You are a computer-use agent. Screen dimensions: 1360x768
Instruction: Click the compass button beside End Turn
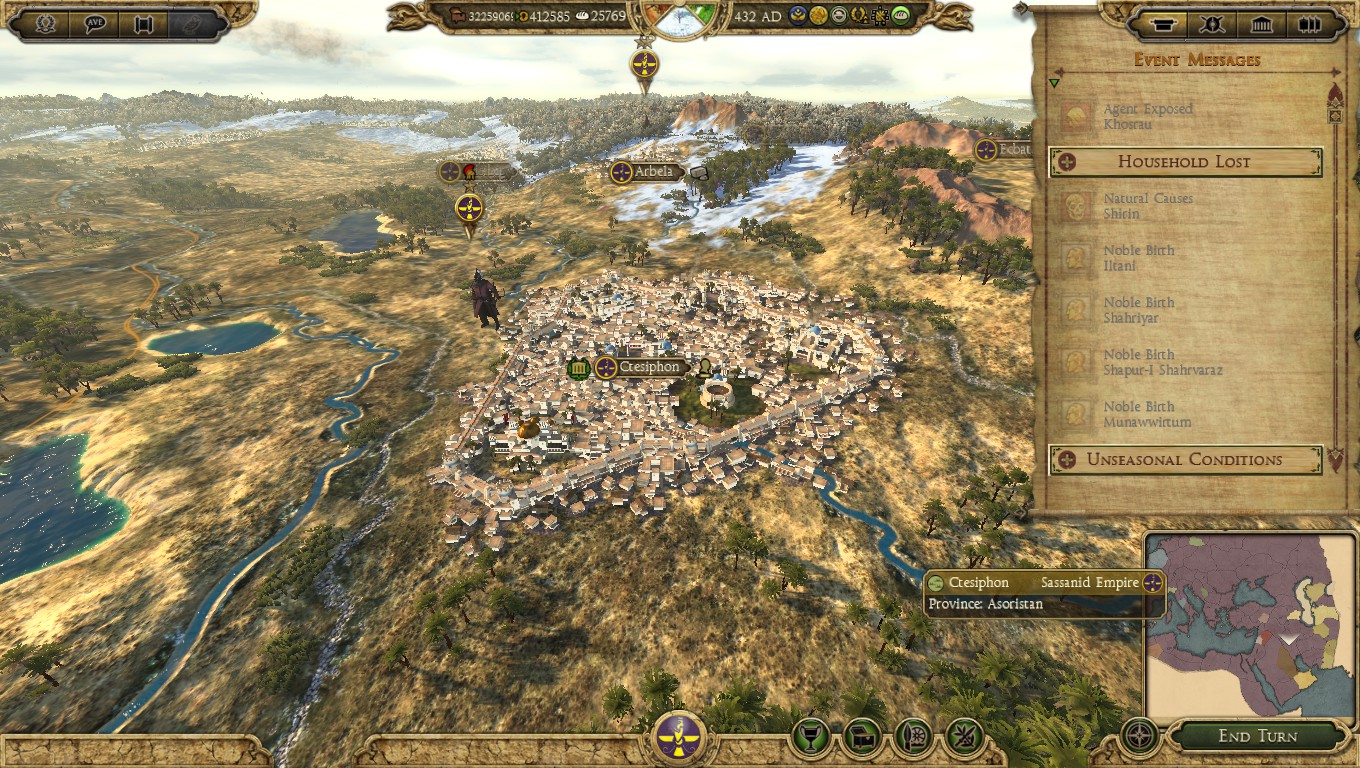(x=1139, y=737)
